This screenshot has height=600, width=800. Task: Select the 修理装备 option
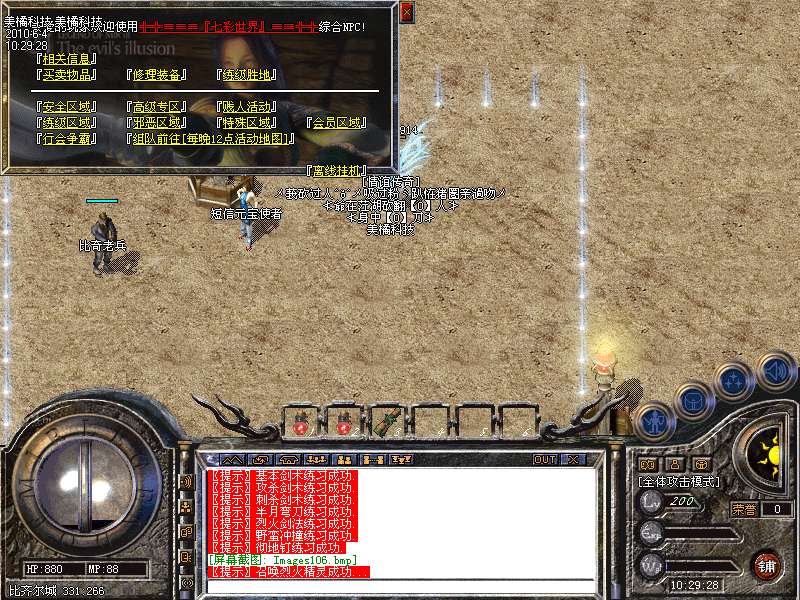click(157, 75)
